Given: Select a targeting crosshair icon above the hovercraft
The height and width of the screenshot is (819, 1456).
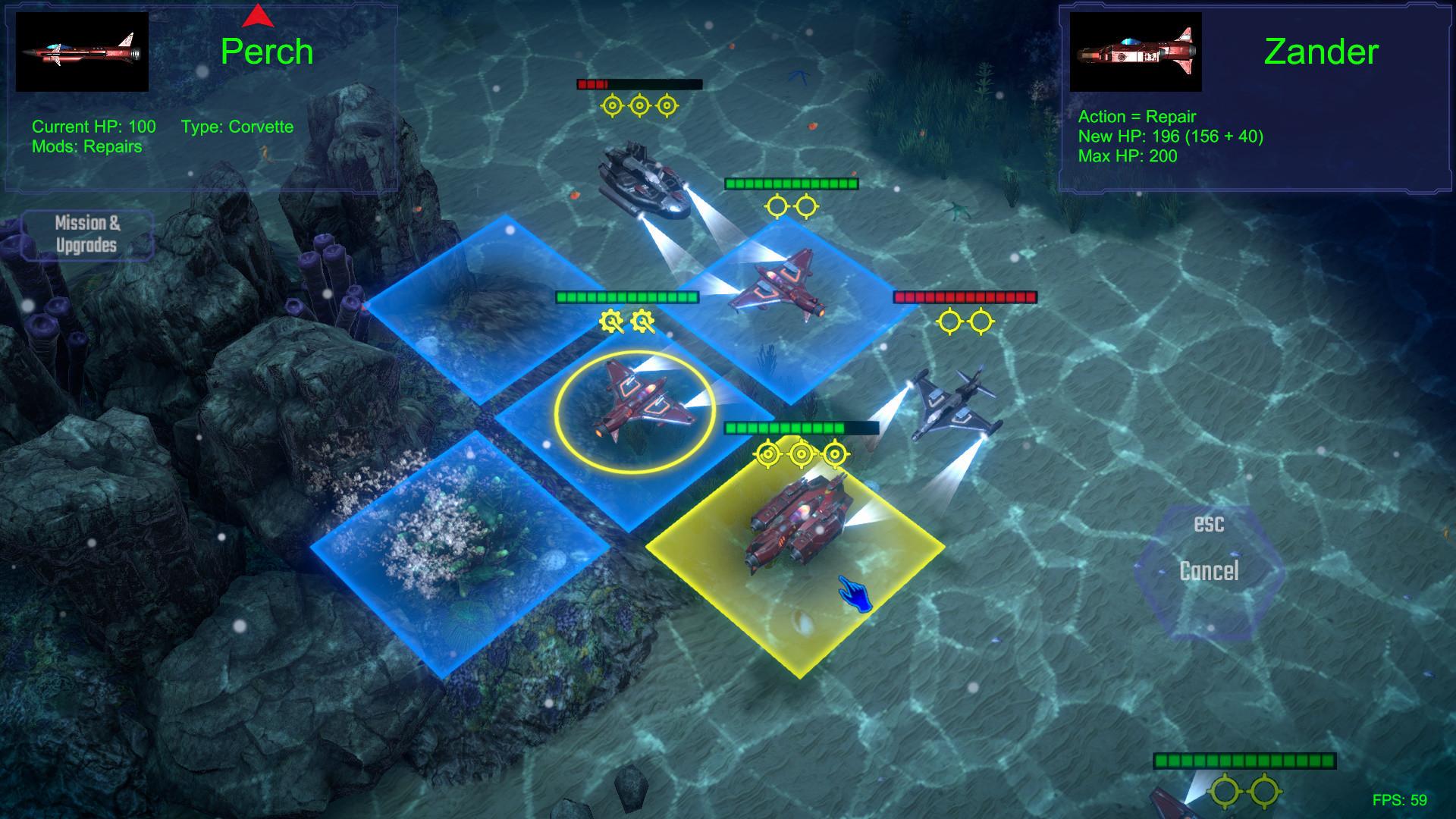Looking at the screenshot, I should [x=639, y=105].
